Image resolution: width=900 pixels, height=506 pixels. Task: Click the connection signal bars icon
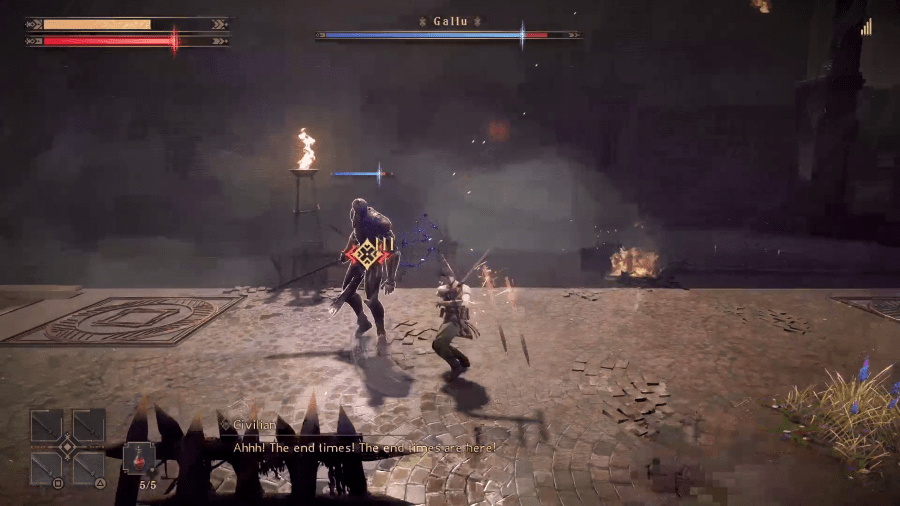click(x=866, y=28)
